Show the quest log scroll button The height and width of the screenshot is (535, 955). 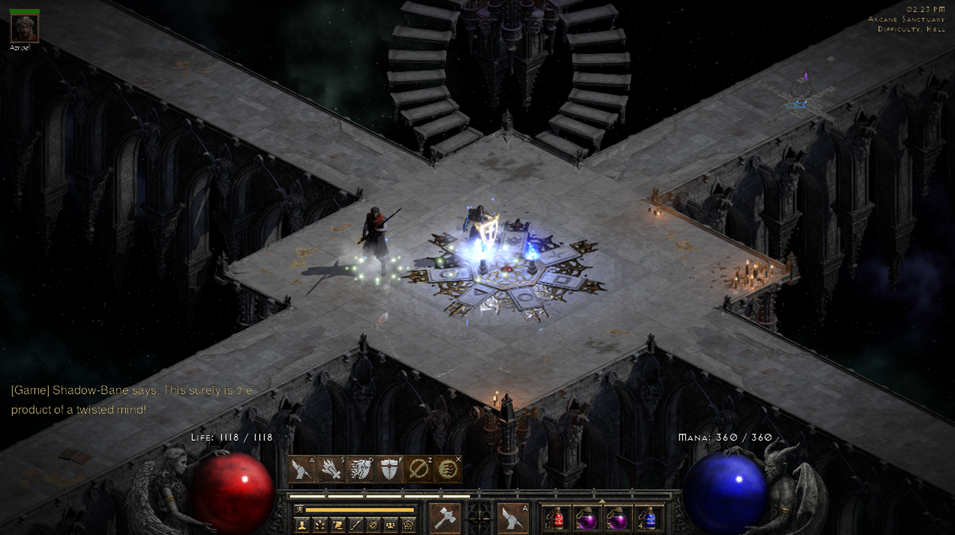(x=338, y=524)
